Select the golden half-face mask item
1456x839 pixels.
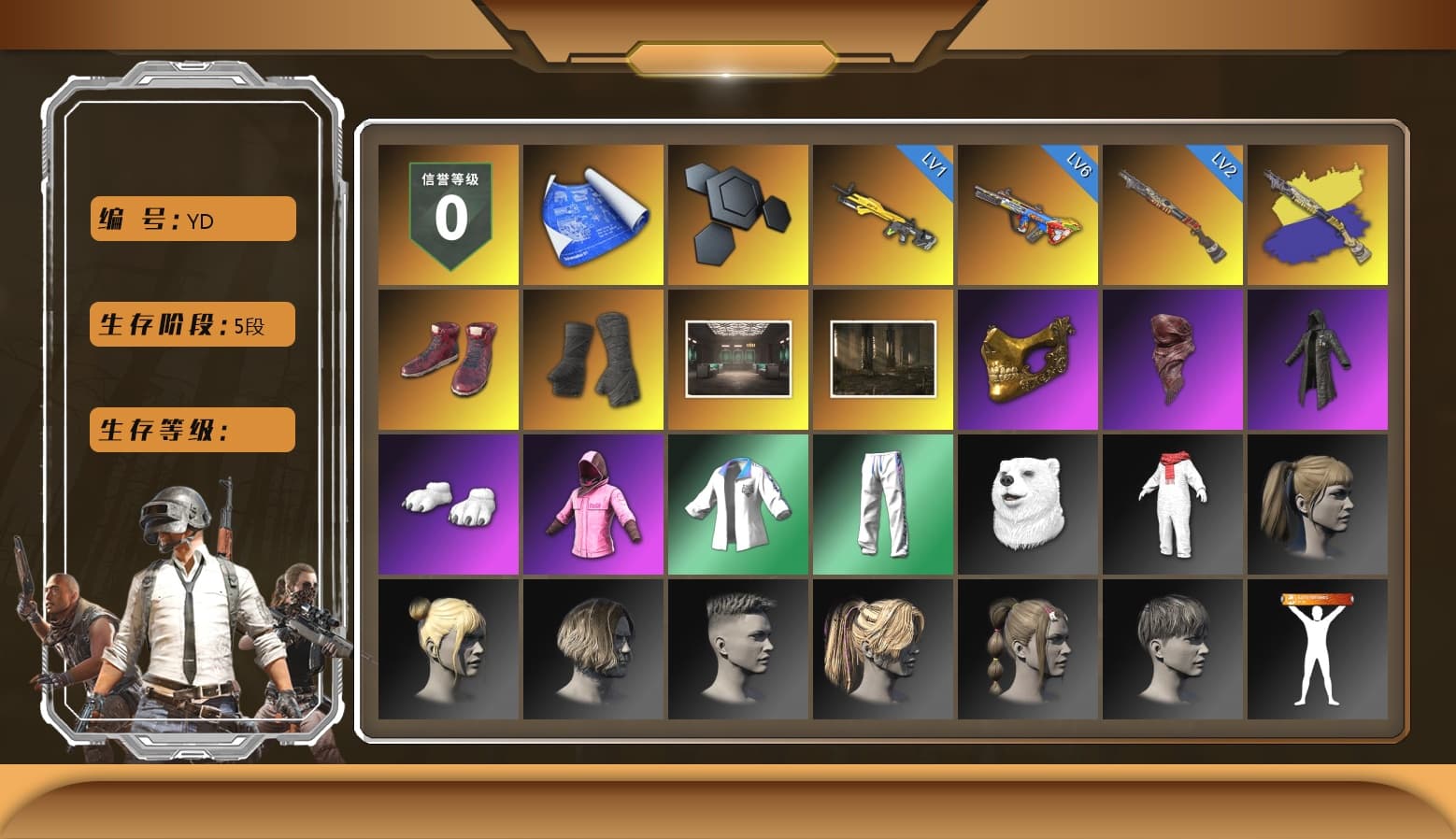pos(1028,358)
